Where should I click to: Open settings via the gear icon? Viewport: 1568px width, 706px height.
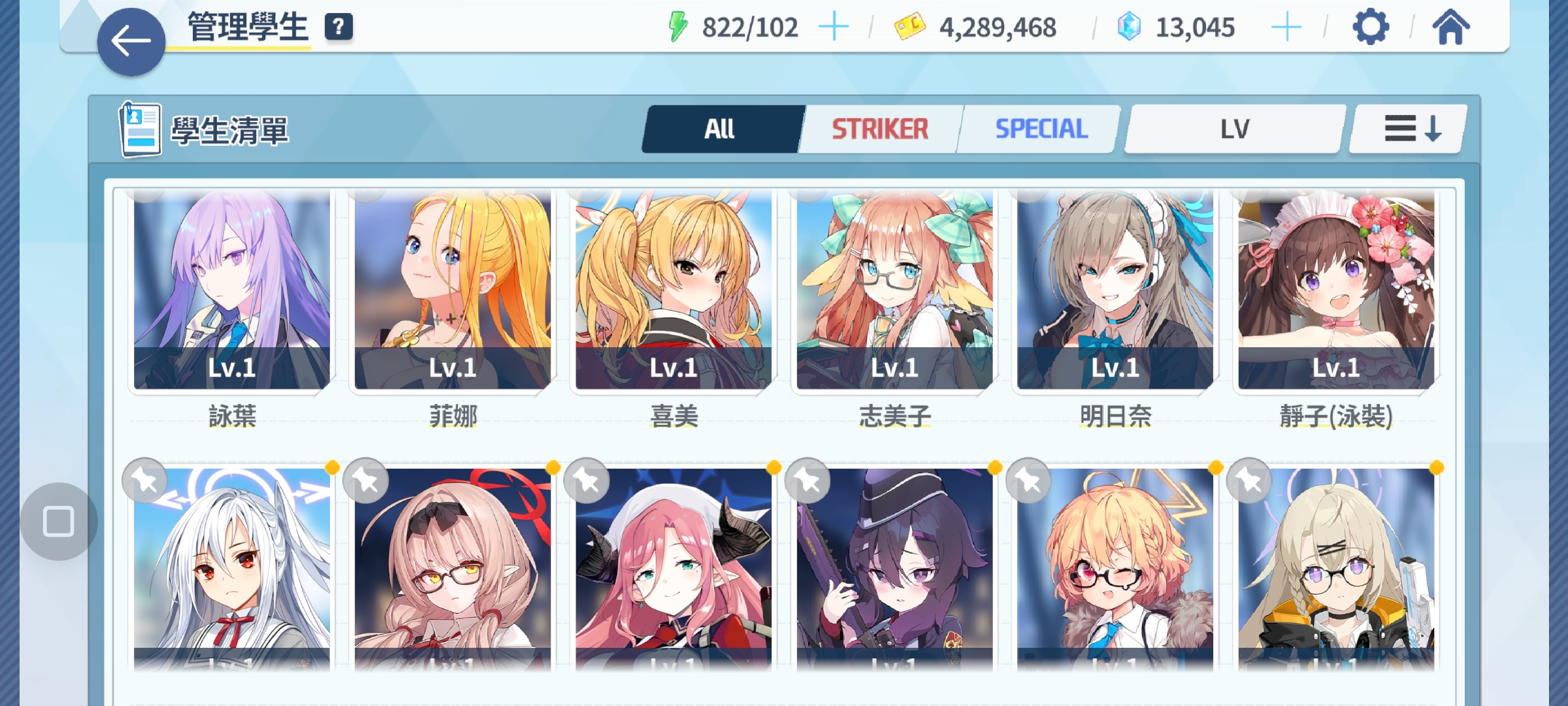[x=1370, y=27]
